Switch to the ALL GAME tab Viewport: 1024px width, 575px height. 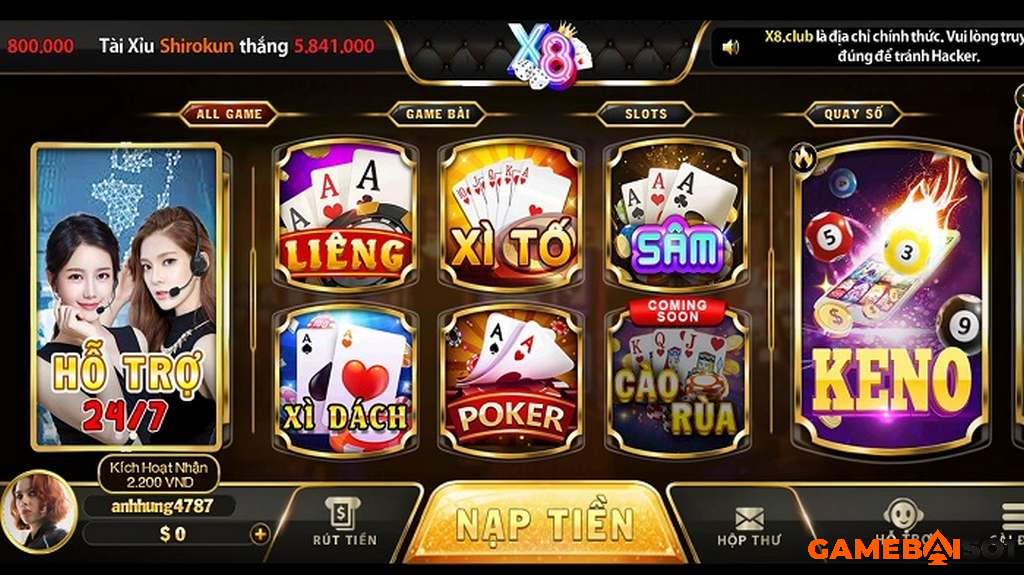(x=228, y=114)
